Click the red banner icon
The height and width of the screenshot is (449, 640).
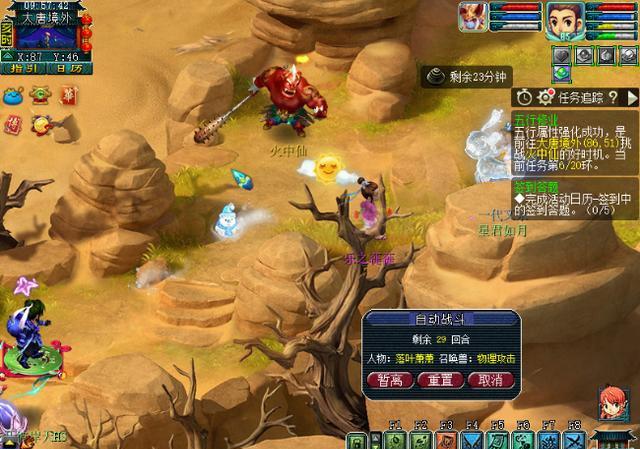(x=68, y=94)
